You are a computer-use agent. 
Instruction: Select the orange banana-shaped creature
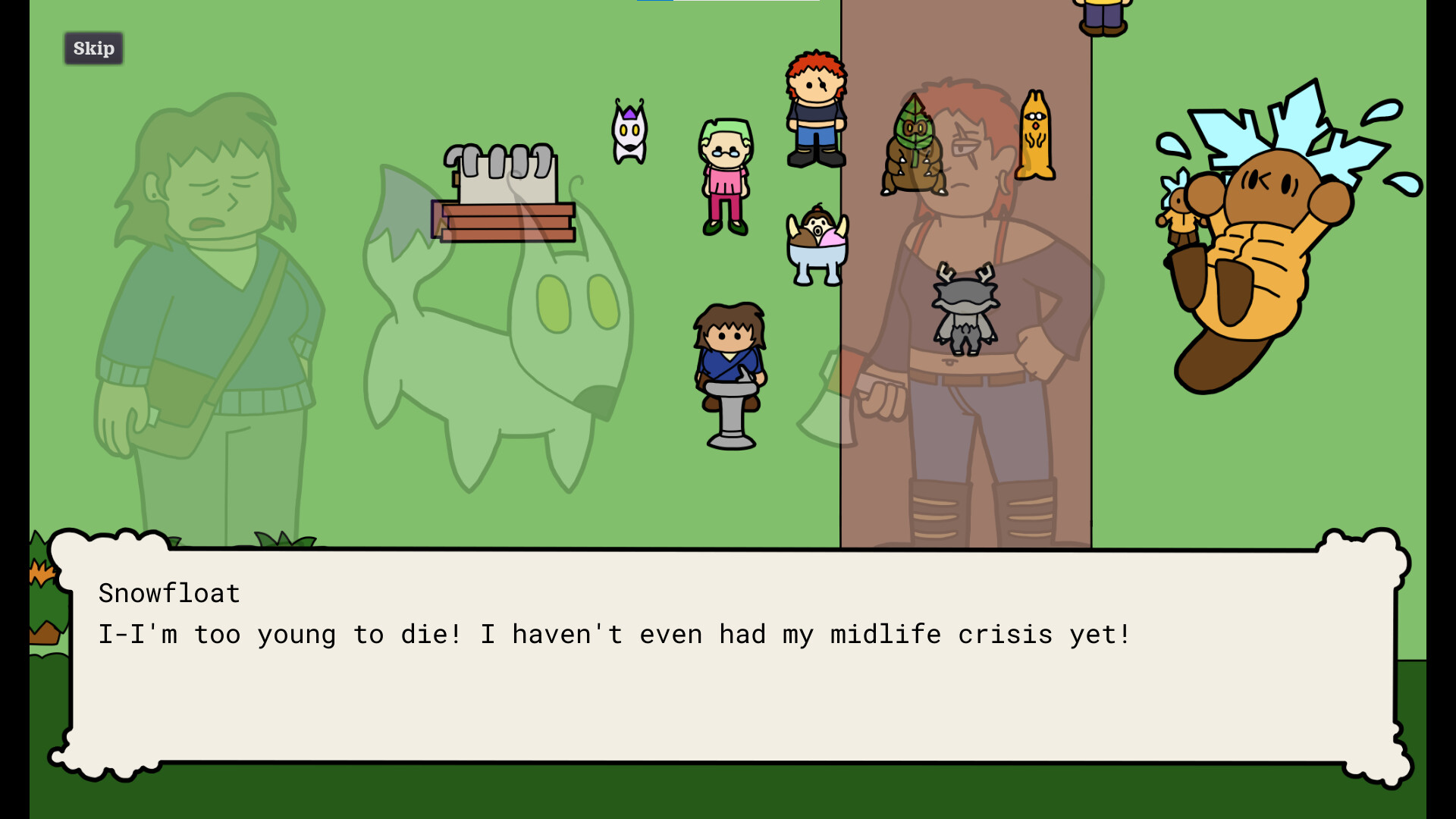click(x=1036, y=136)
